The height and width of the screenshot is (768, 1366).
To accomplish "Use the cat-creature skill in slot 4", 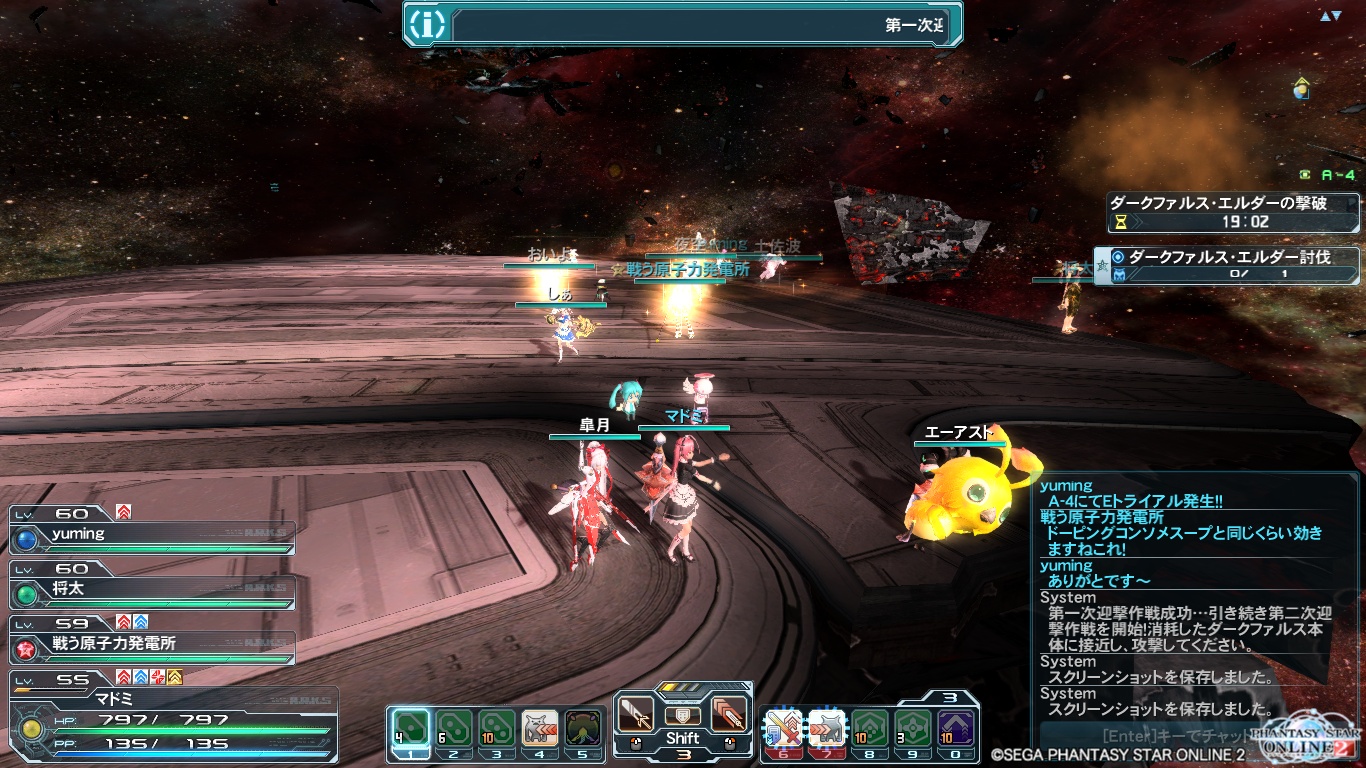I will coord(540,728).
